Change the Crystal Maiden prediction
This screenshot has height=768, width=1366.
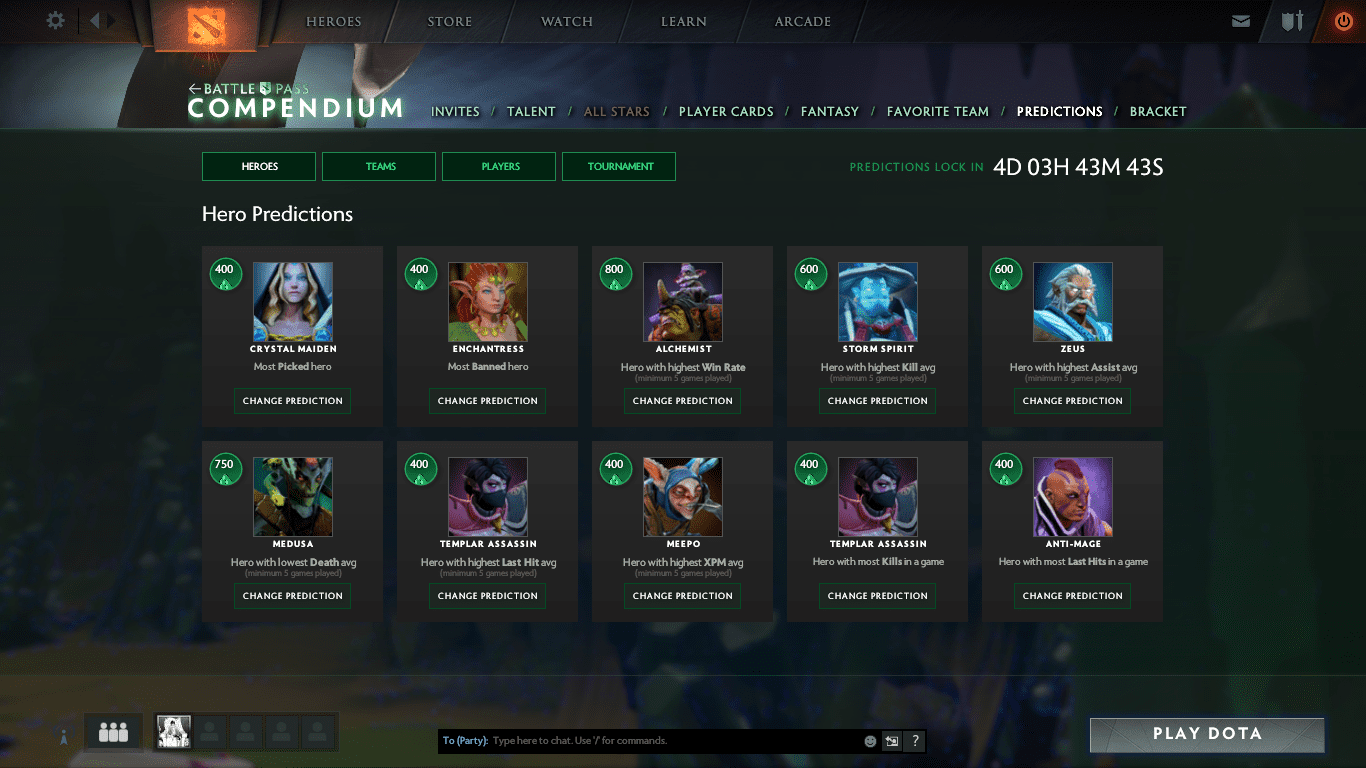[x=292, y=401]
